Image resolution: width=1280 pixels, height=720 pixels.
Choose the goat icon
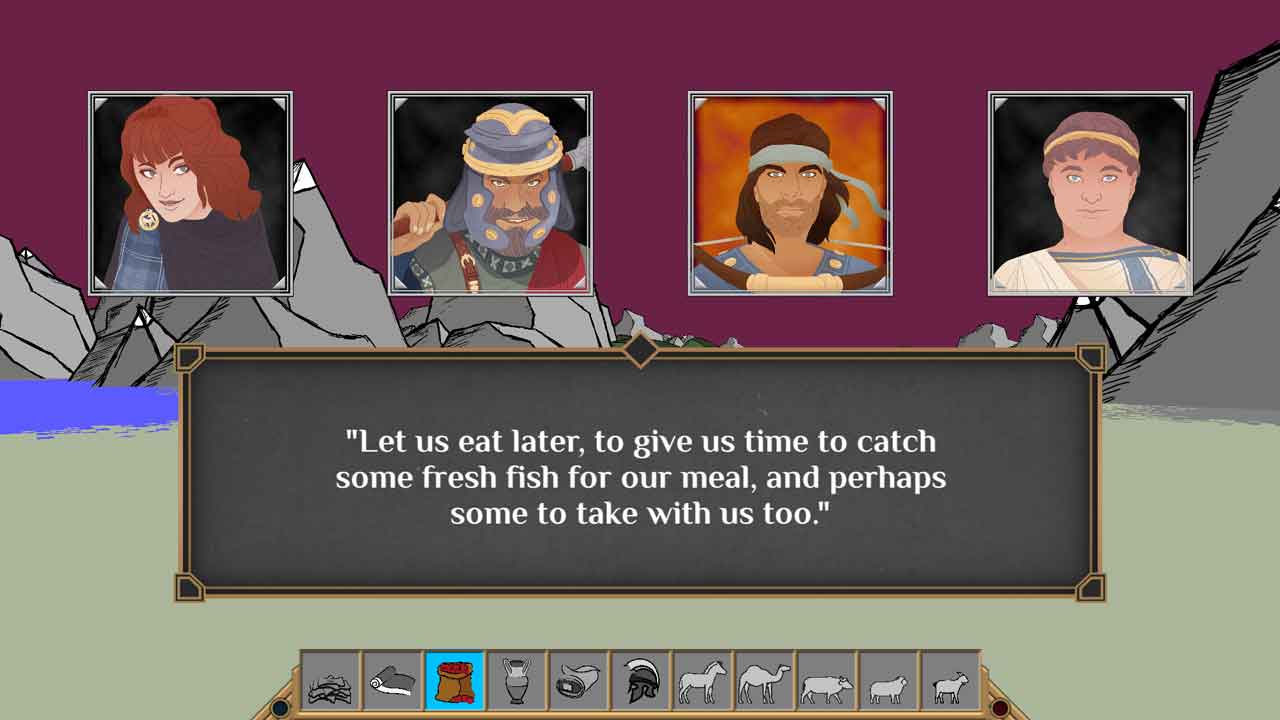pyautogui.click(x=951, y=682)
